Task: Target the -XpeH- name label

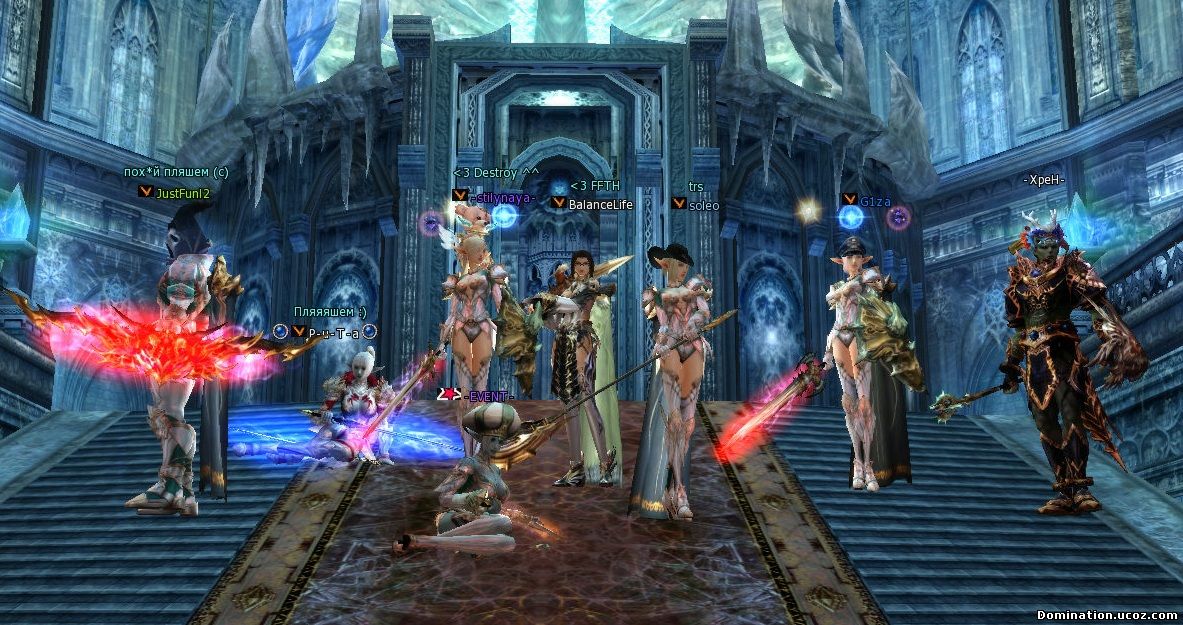Action: tap(1044, 180)
